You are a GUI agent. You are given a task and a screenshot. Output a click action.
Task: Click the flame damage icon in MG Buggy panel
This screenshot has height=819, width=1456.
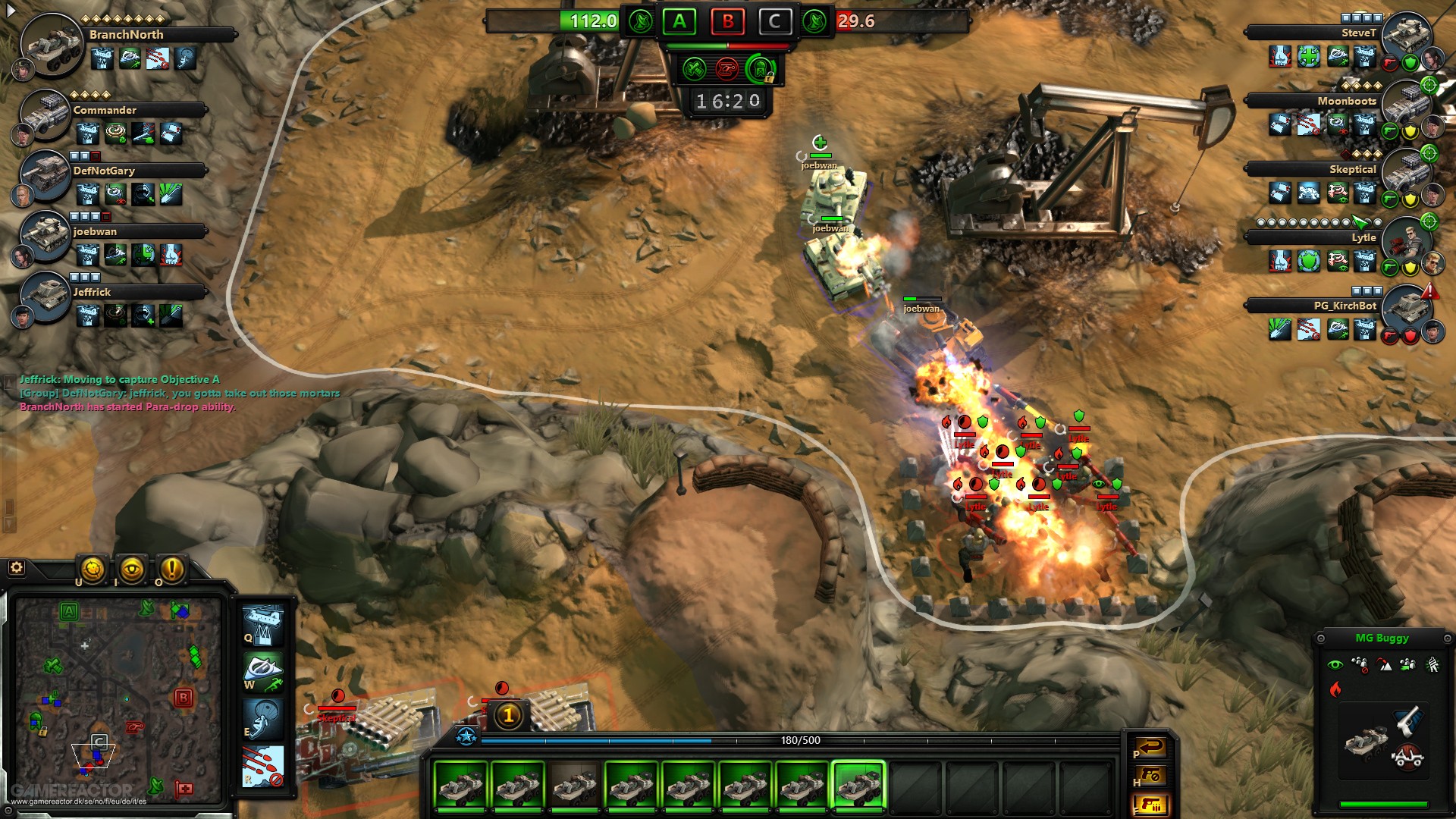pos(1335,690)
